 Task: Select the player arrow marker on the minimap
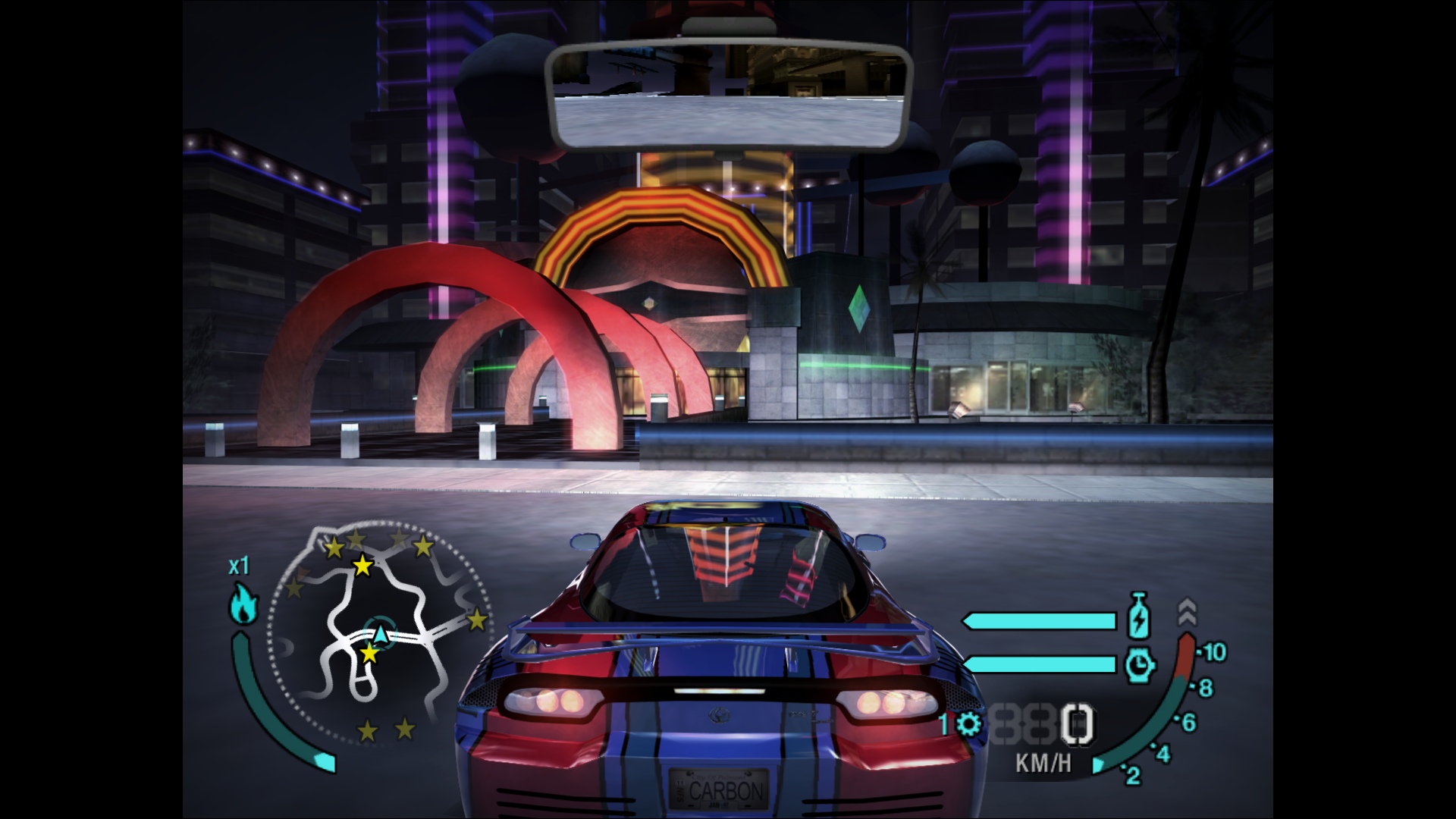pyautogui.click(x=381, y=633)
